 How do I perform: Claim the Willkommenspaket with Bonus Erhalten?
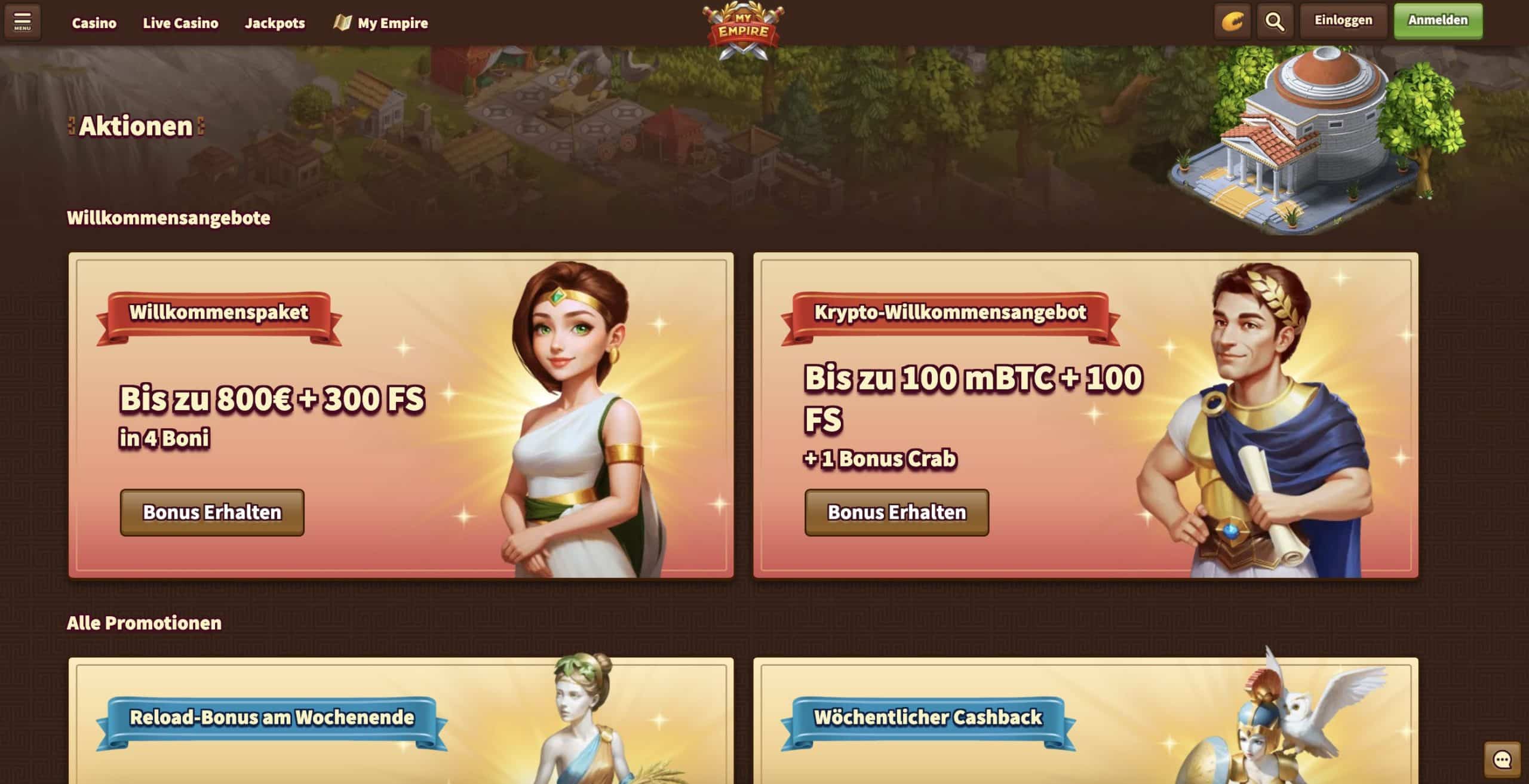tap(212, 512)
